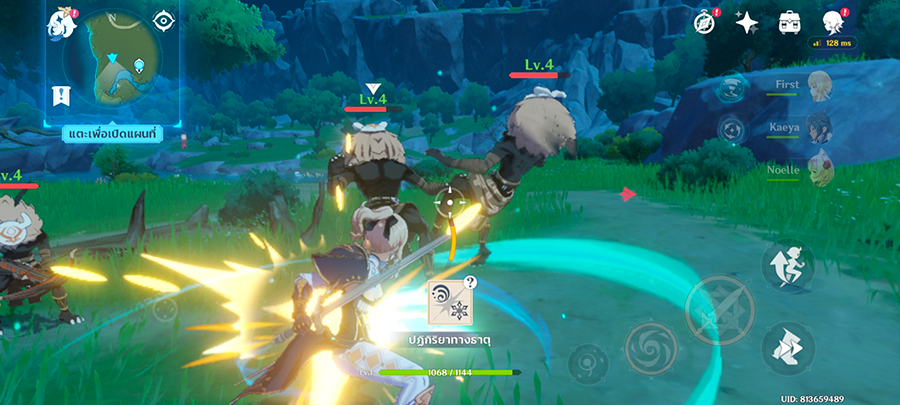900x405 pixels.
Task: Open the quest bookmark icon with alert
Action: [x=61, y=96]
